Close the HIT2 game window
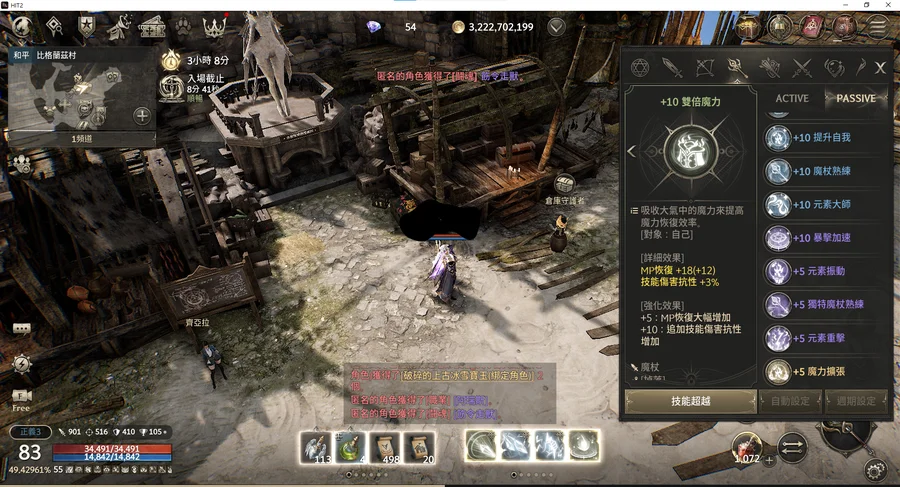This screenshot has height=487, width=900. click(887, 5)
